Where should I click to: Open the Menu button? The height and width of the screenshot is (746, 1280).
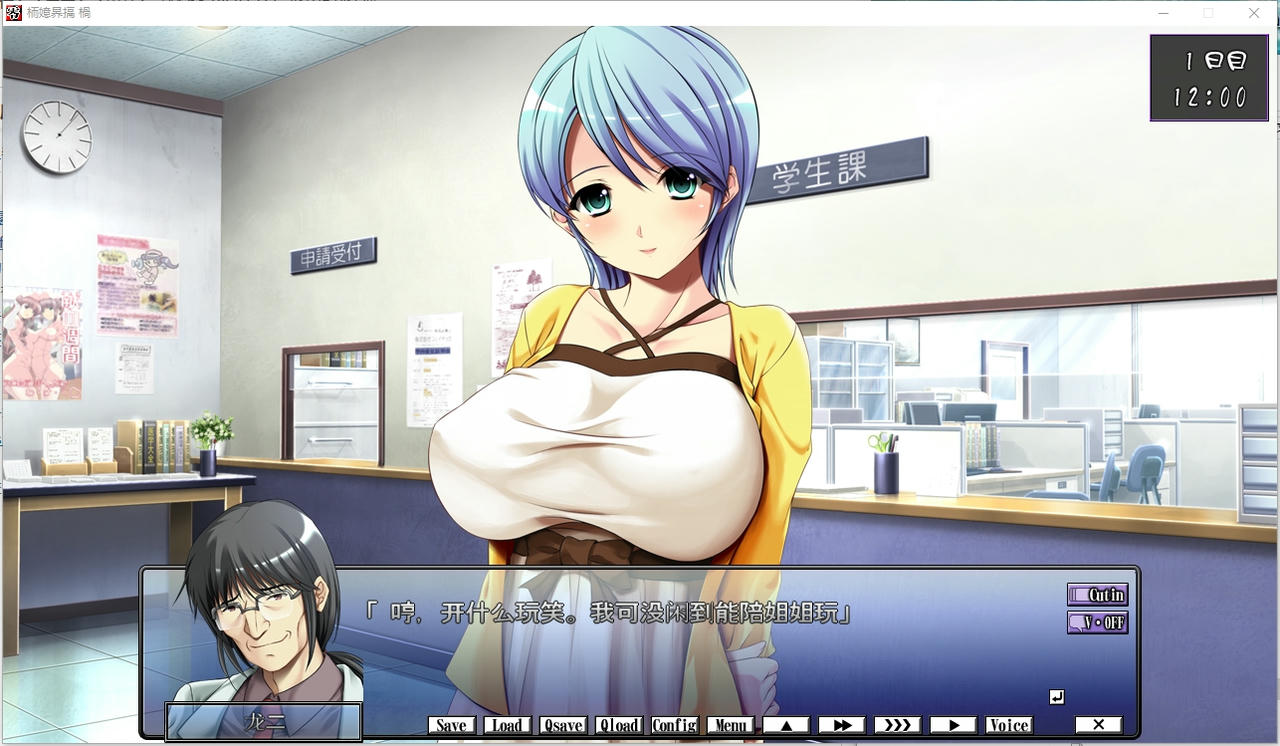click(730, 725)
